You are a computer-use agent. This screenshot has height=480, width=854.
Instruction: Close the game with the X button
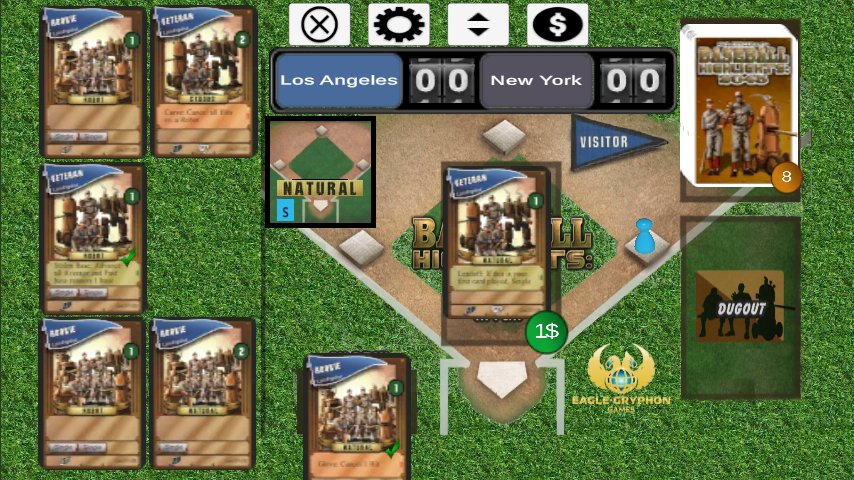[319, 24]
